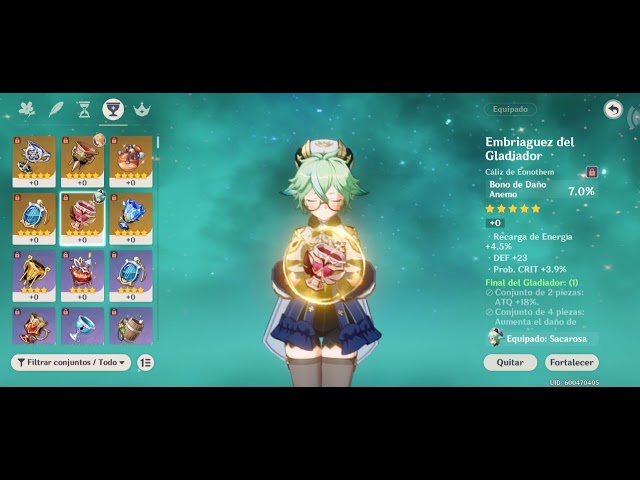Image resolution: width=640 pixels, height=480 pixels.
Task: Select the goblet artifact tab
Action: (x=112, y=109)
